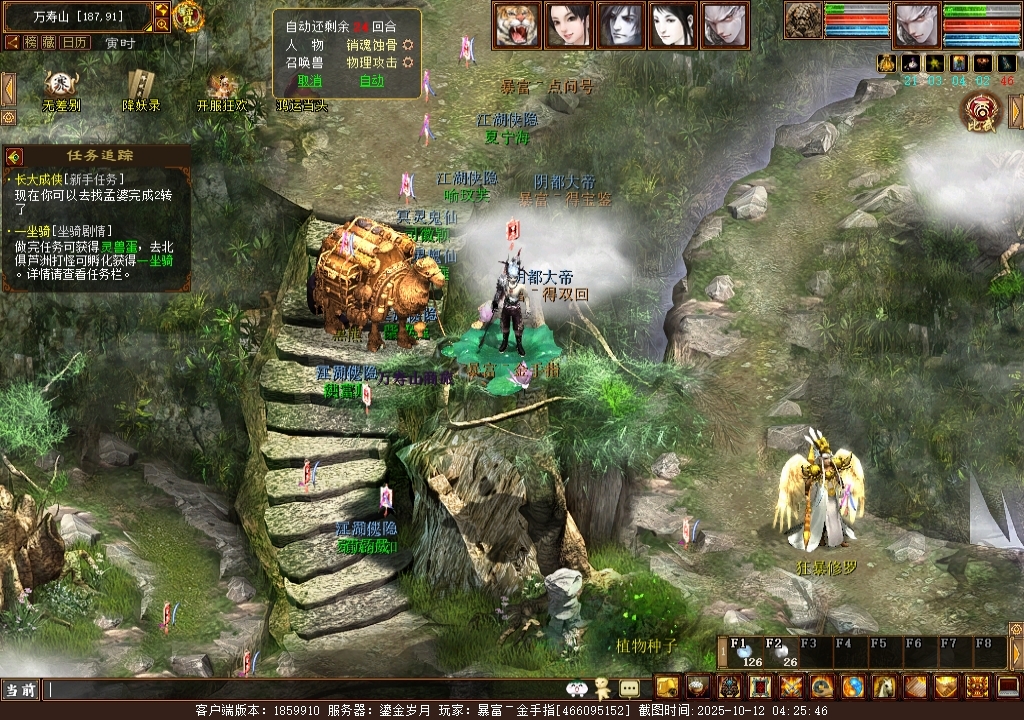Cancel auto-battle with the 取消 link

pyautogui.click(x=310, y=81)
